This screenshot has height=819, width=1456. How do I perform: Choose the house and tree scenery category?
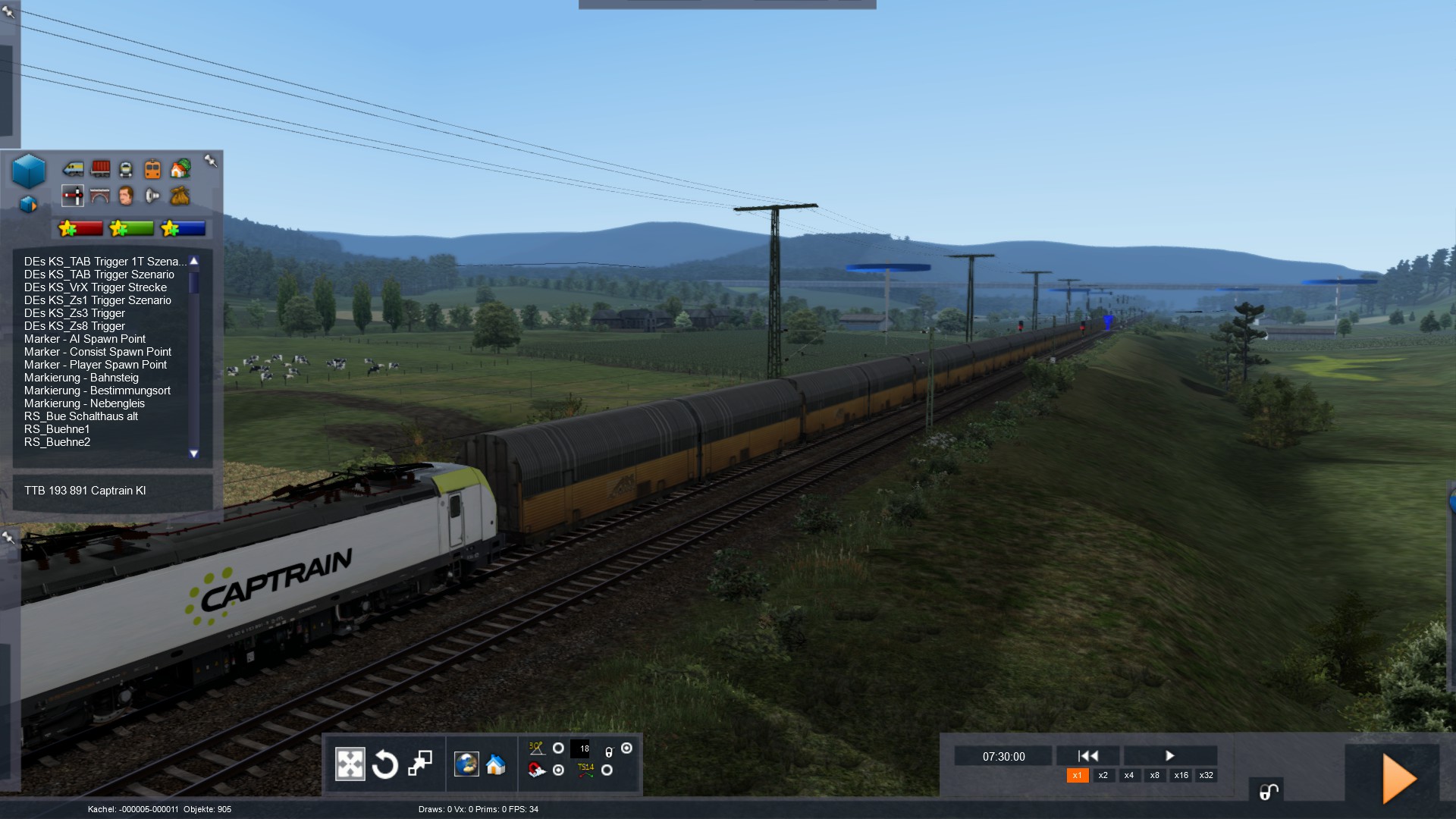click(180, 168)
